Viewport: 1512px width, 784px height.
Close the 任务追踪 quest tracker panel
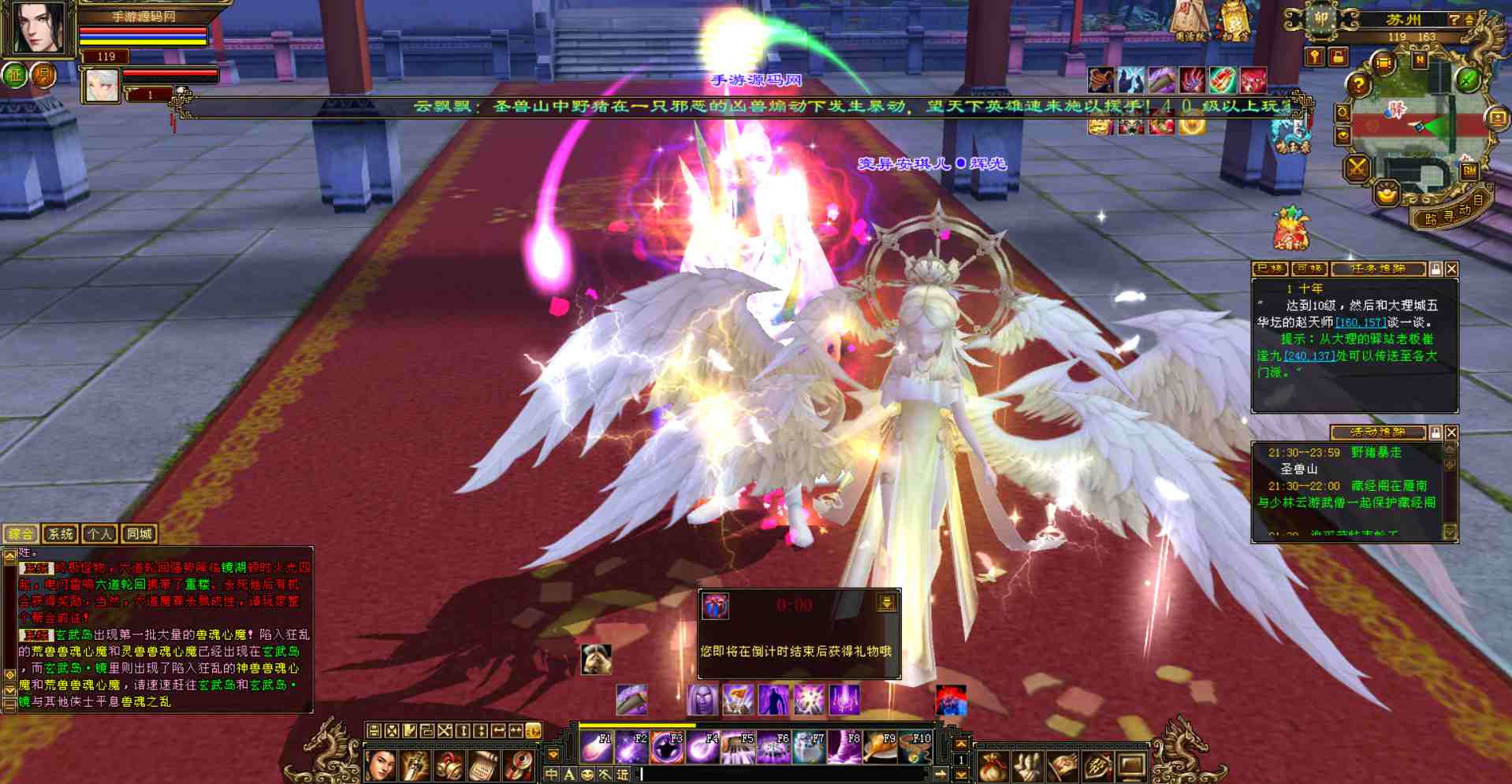(x=1451, y=269)
